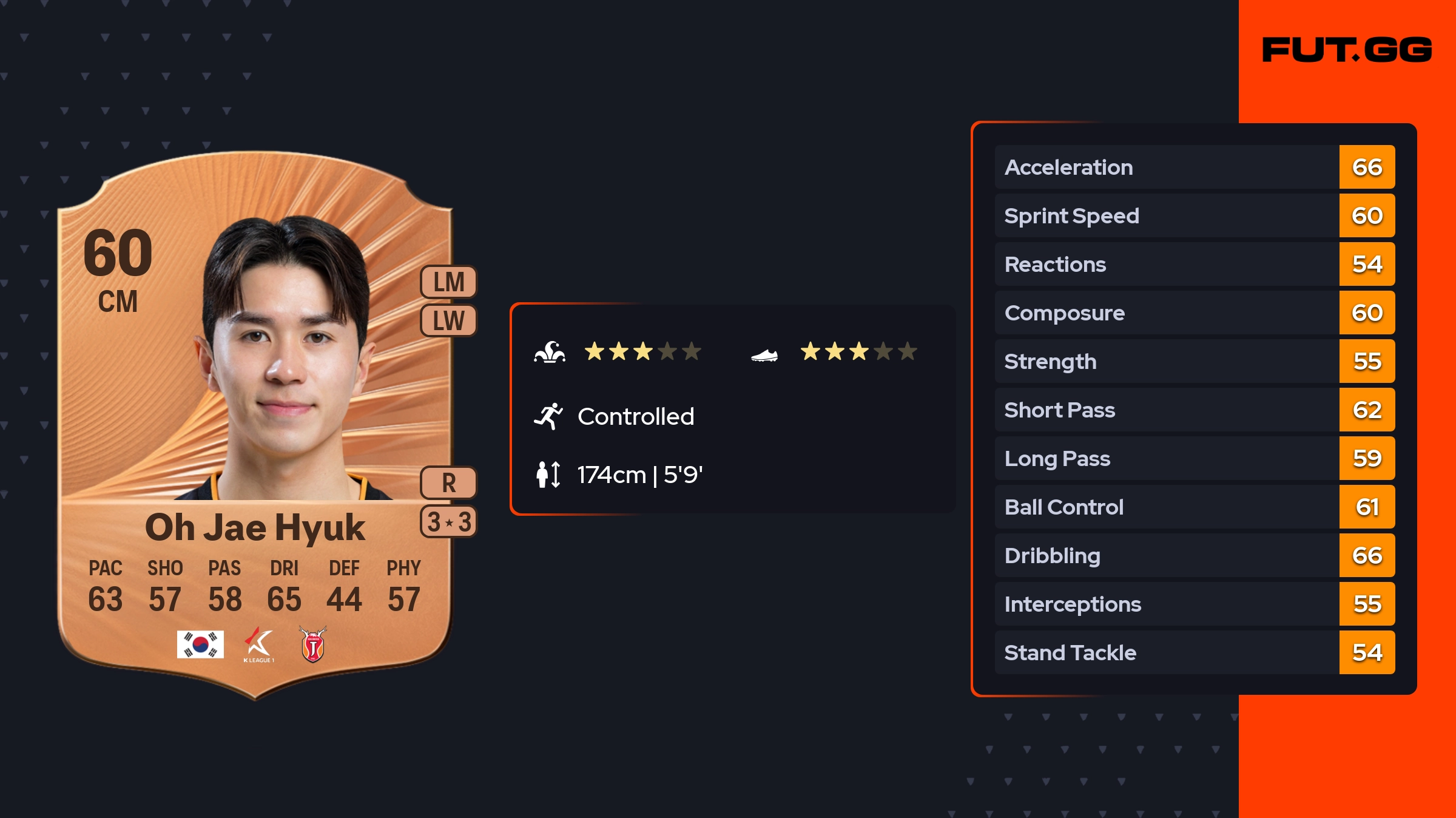Choose the LW alternate position badge
Screen dimensions: 1456x818
448,320
